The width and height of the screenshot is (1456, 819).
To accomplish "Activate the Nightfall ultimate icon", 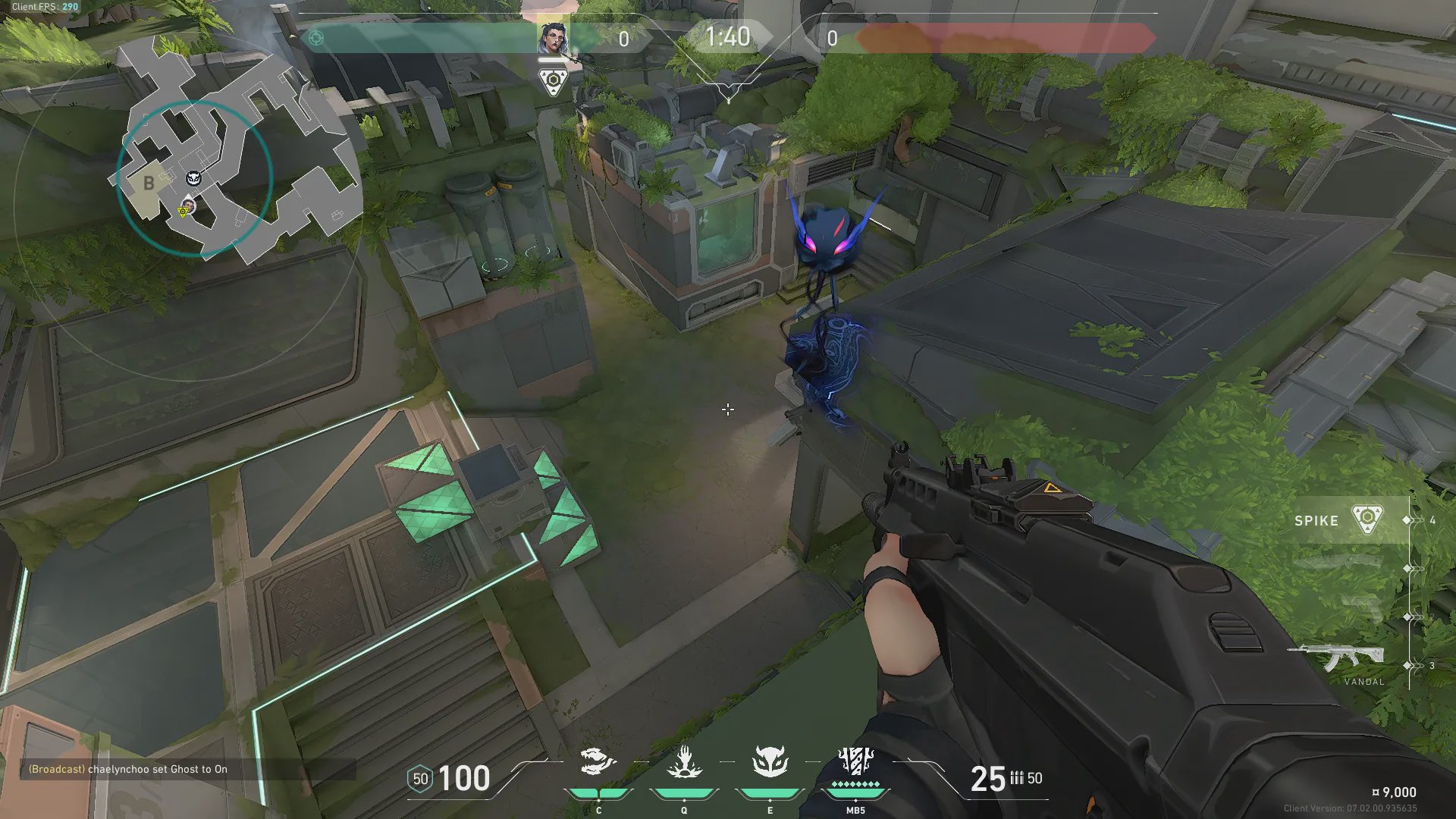I will point(855,762).
